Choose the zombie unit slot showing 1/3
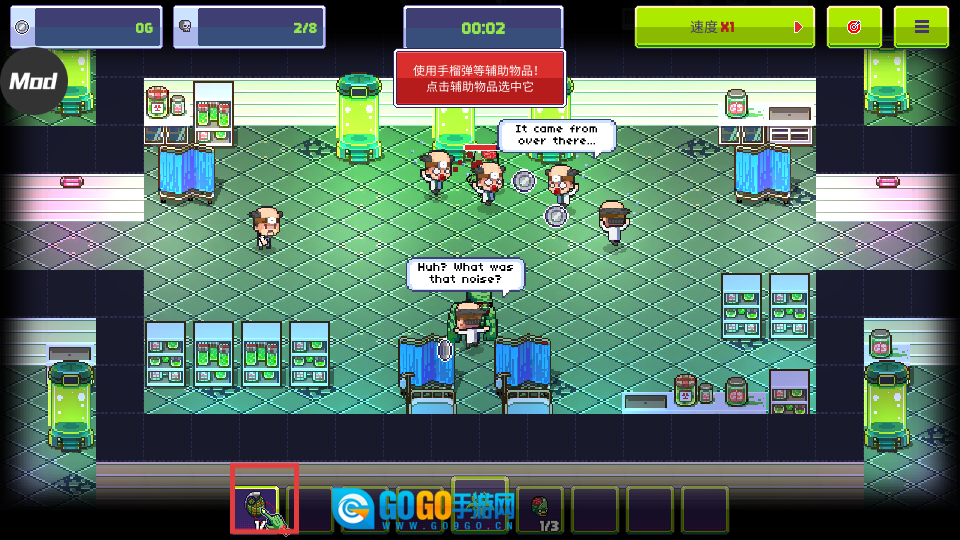This screenshot has width=960, height=540. coord(542,508)
